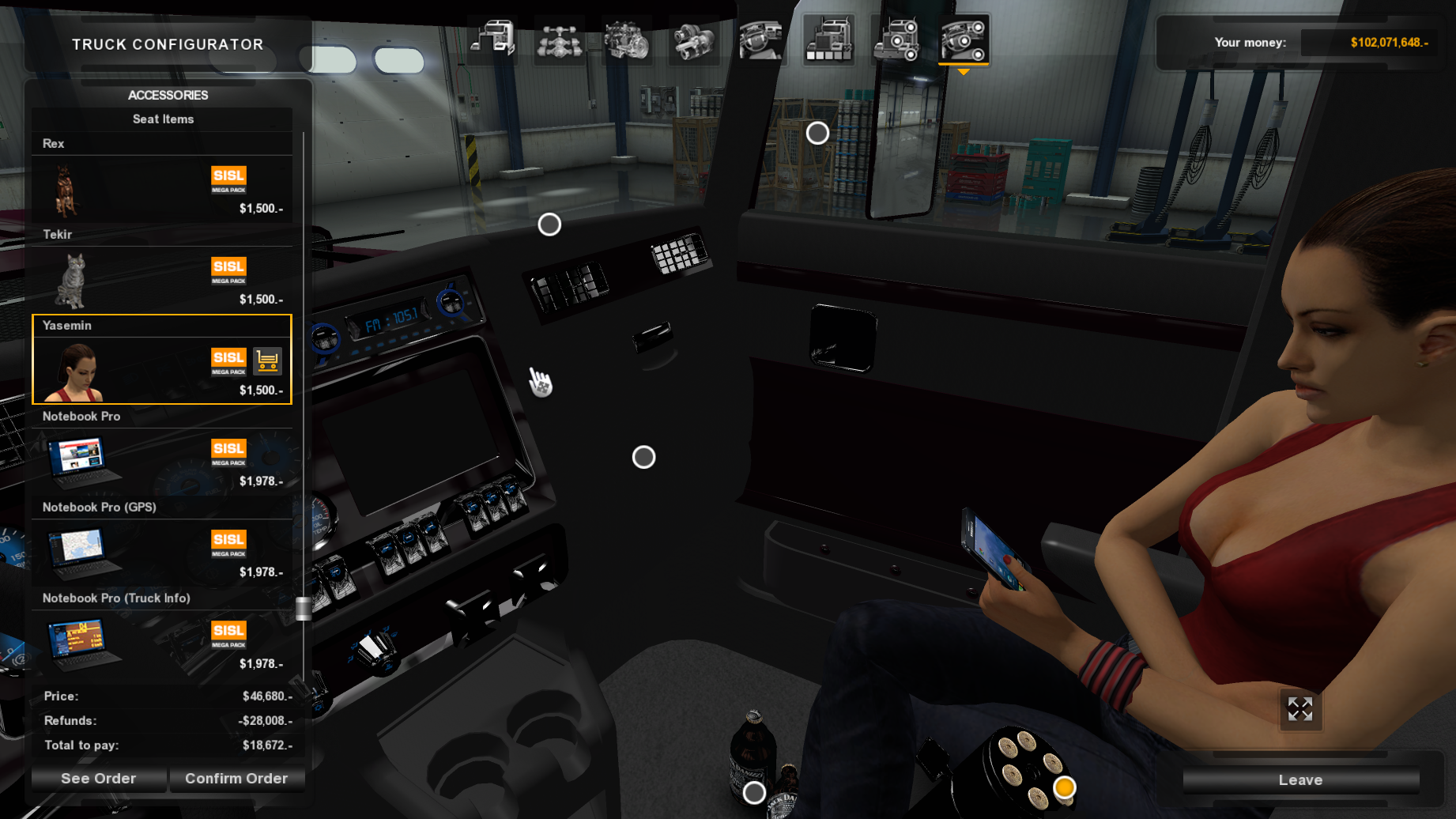This screenshot has height=819, width=1456.
Task: Select the Notebook Pro (GPS) item
Action: click(162, 552)
